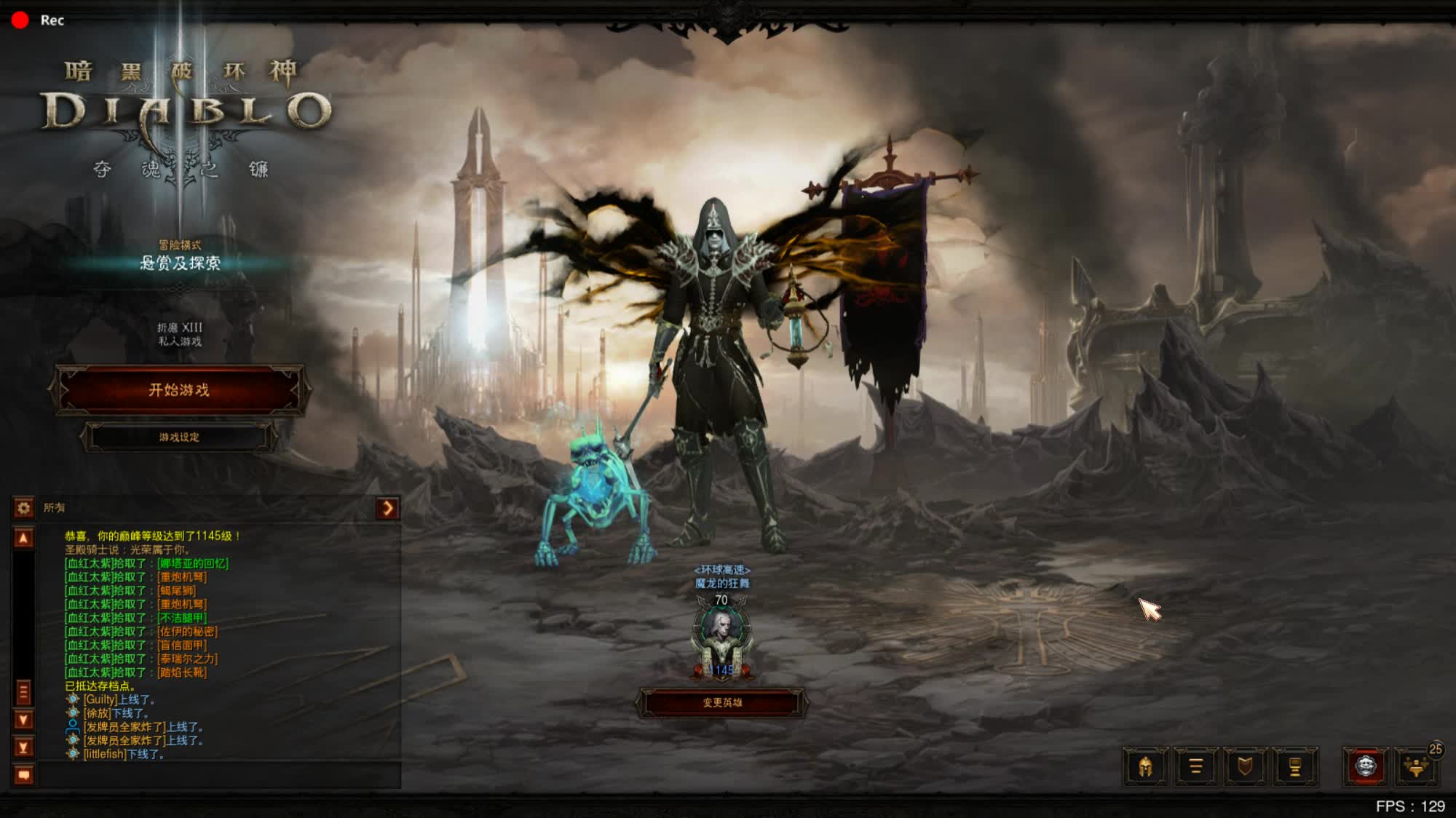Click the chat input field
This screenshot has height=818, width=1456.
(218, 775)
